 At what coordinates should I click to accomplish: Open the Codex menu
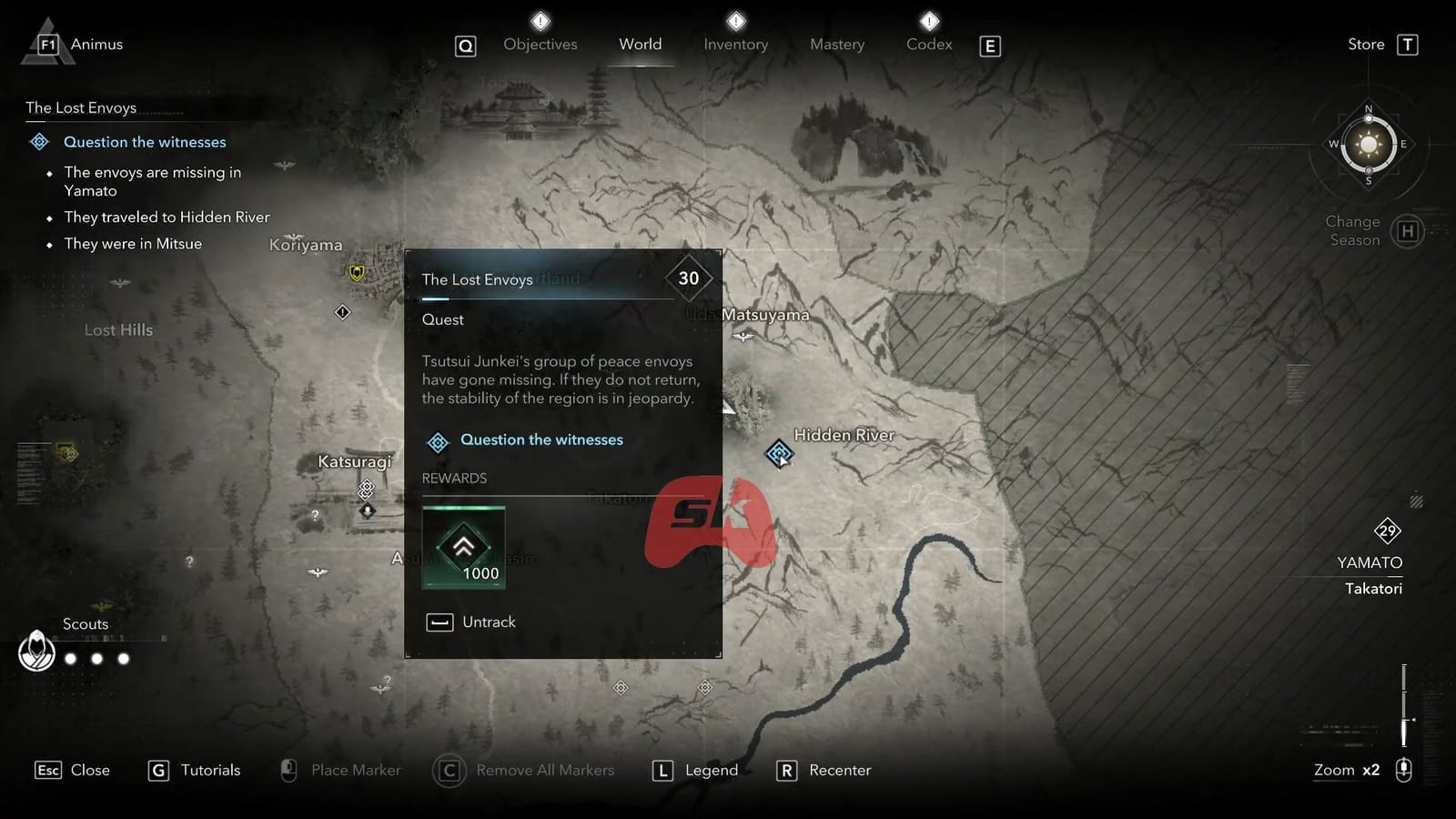click(x=928, y=44)
